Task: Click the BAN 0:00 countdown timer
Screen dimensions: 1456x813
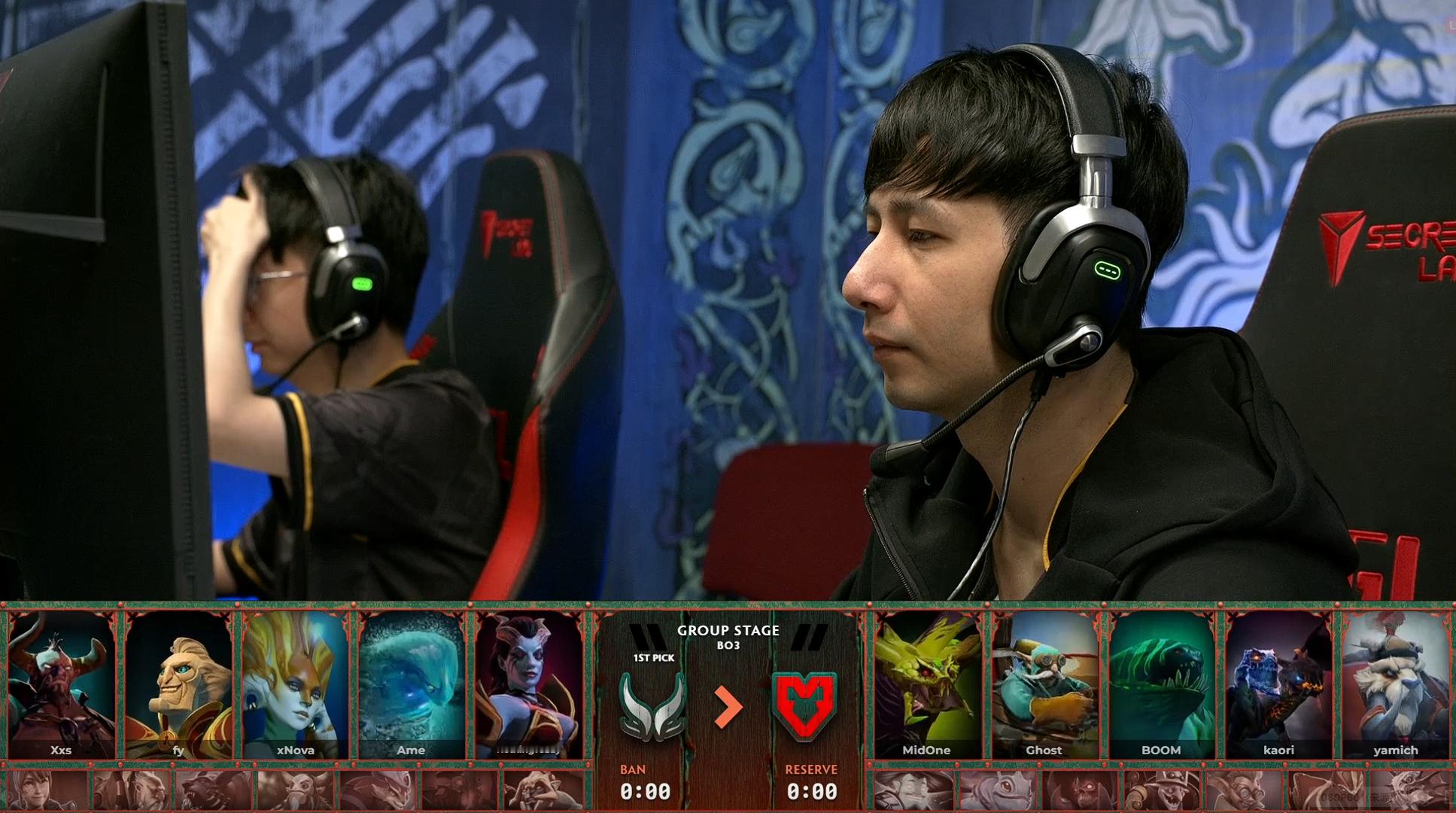Action: [x=649, y=792]
